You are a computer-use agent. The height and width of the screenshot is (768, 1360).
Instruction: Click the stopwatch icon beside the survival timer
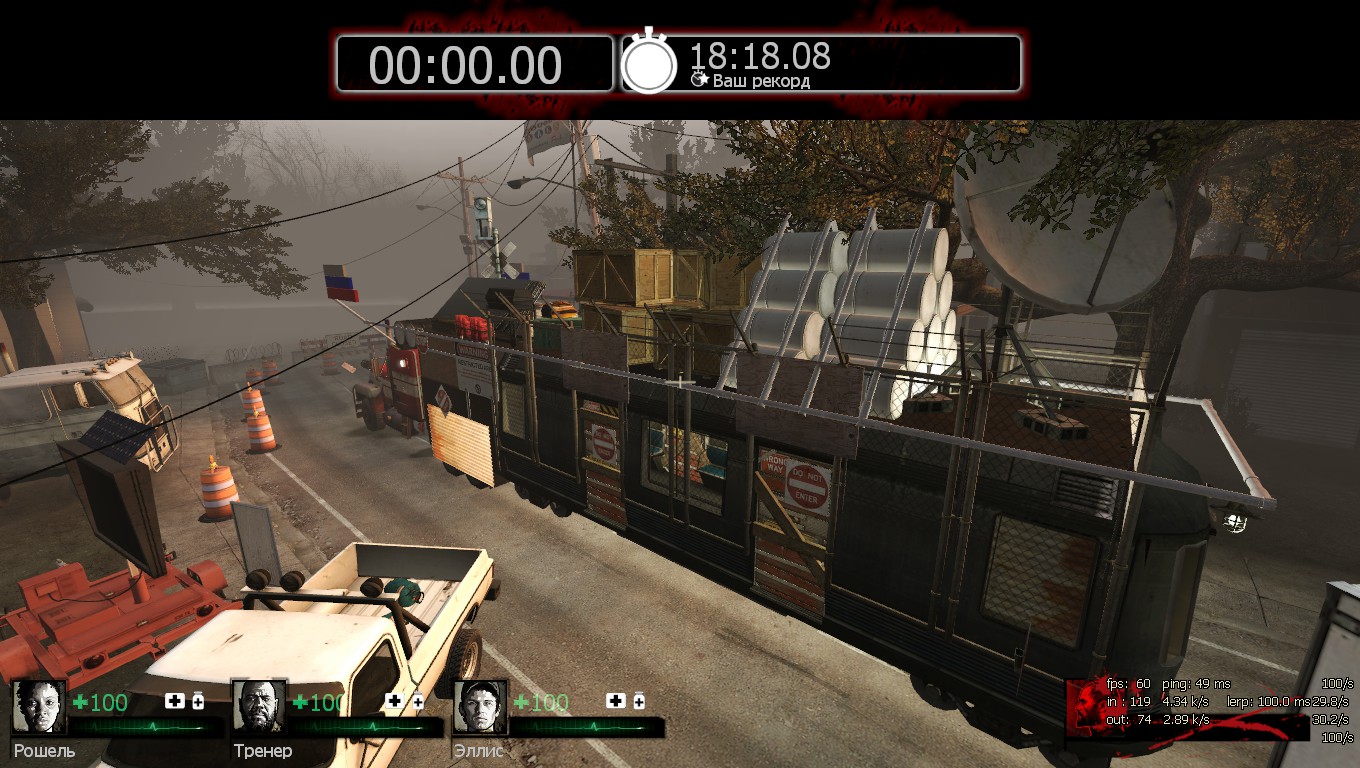click(649, 63)
